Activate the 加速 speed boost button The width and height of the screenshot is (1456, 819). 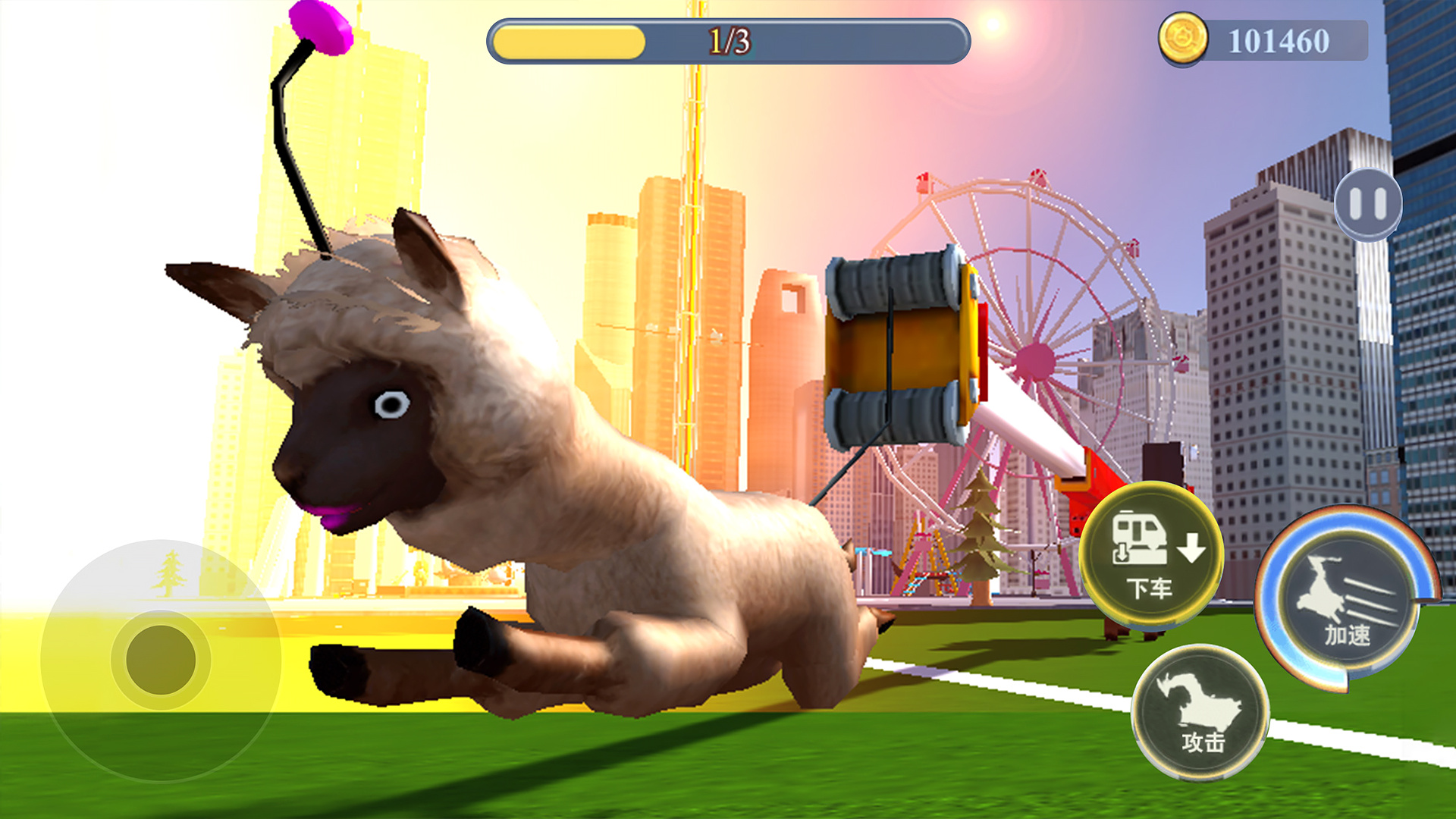(1347, 601)
